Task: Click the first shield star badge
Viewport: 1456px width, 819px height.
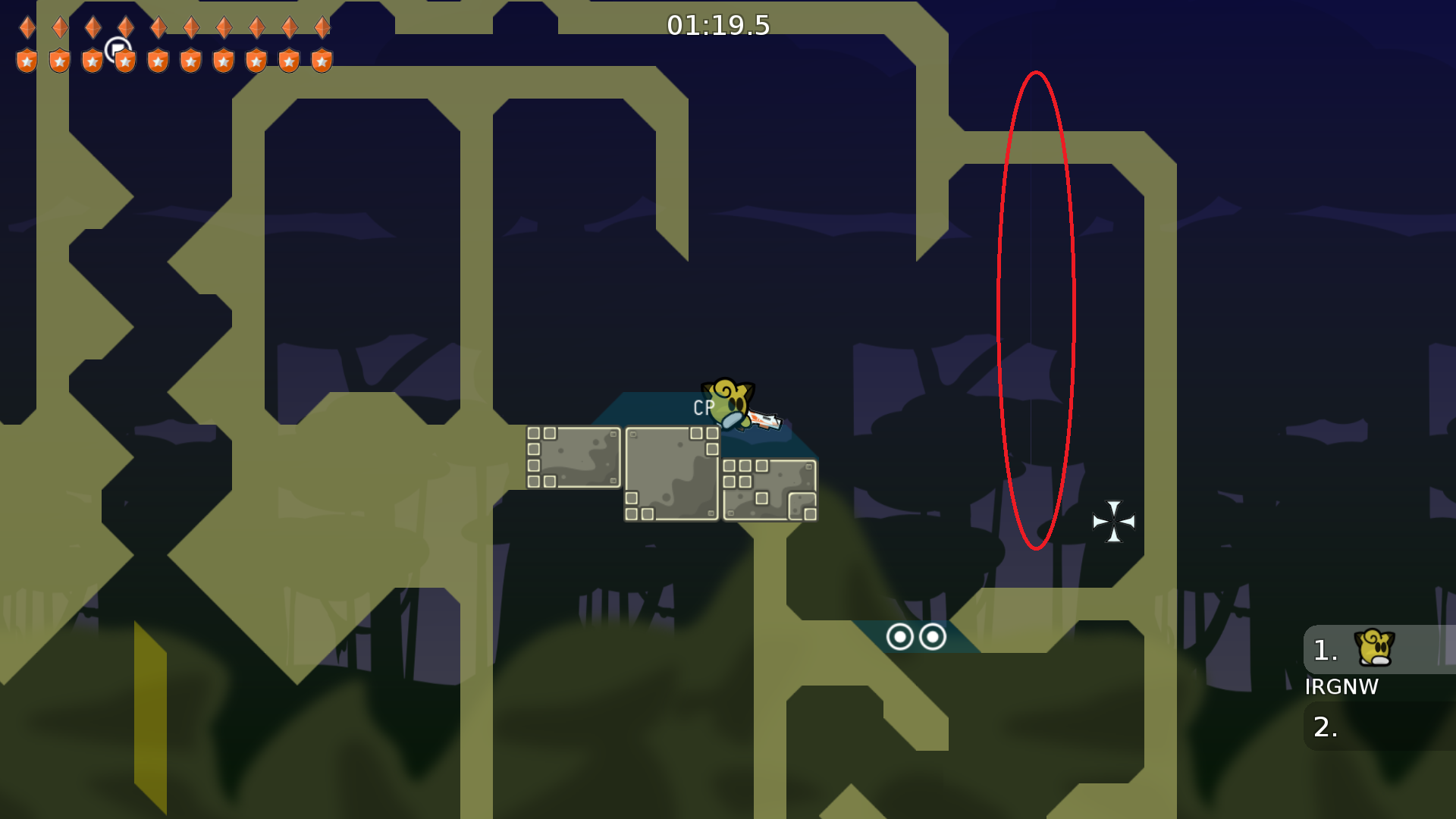Action: 26,59
